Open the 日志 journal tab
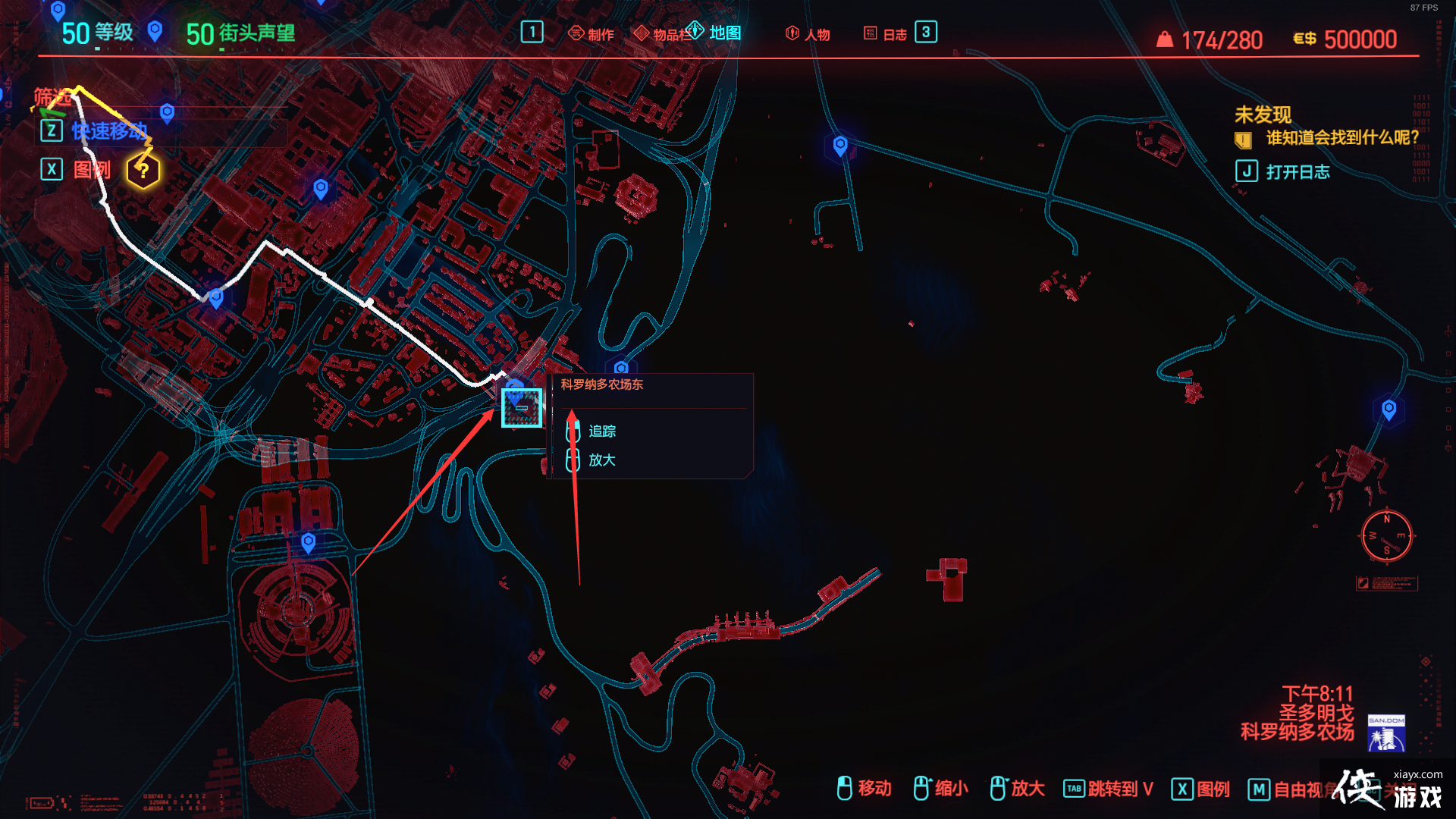This screenshot has height=819, width=1456. click(x=886, y=34)
